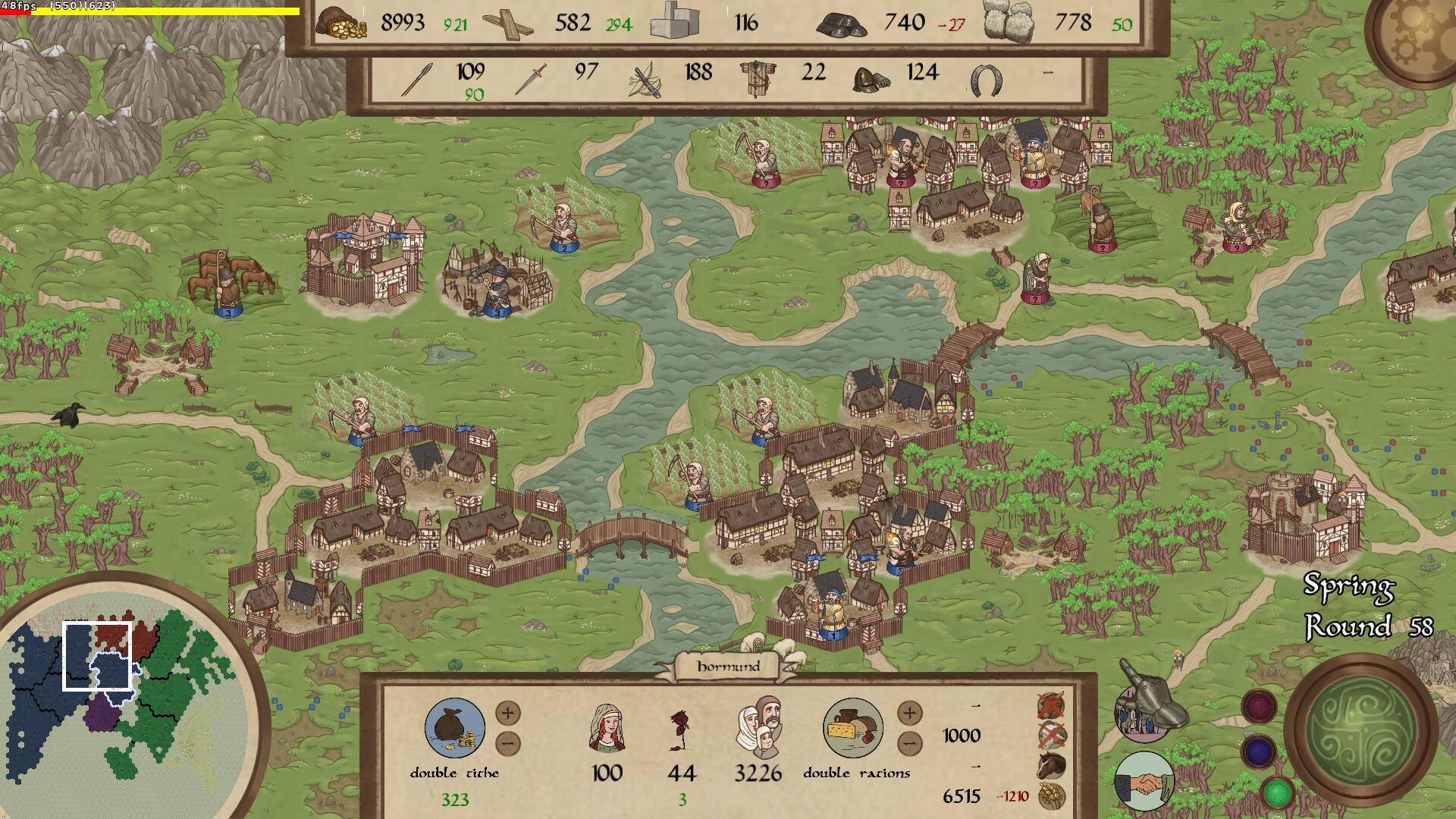The image size is (1456, 819).
Task: Select the double rations food icon
Action: pyautogui.click(x=853, y=729)
